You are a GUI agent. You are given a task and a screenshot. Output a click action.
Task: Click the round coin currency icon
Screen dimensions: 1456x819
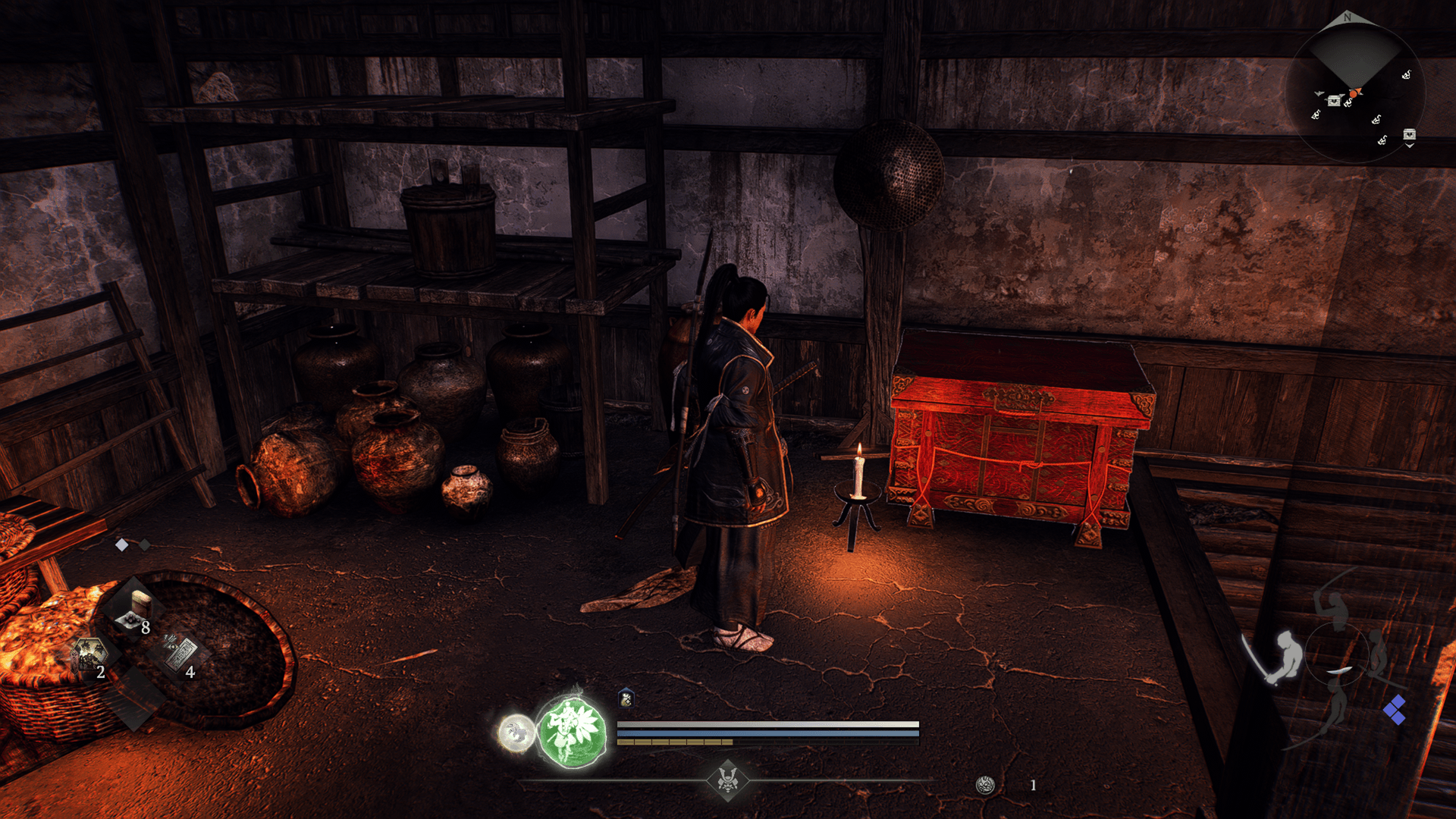(985, 785)
